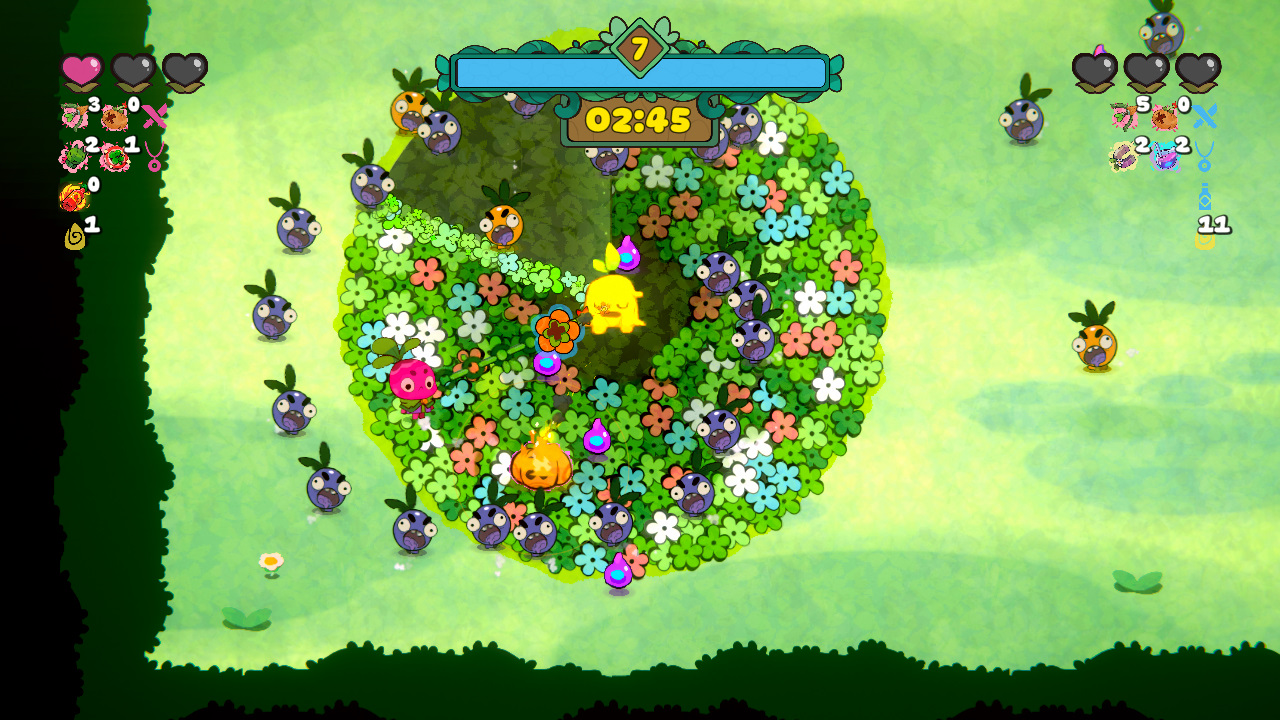Select the blue crossed swords icon

click(1206, 117)
